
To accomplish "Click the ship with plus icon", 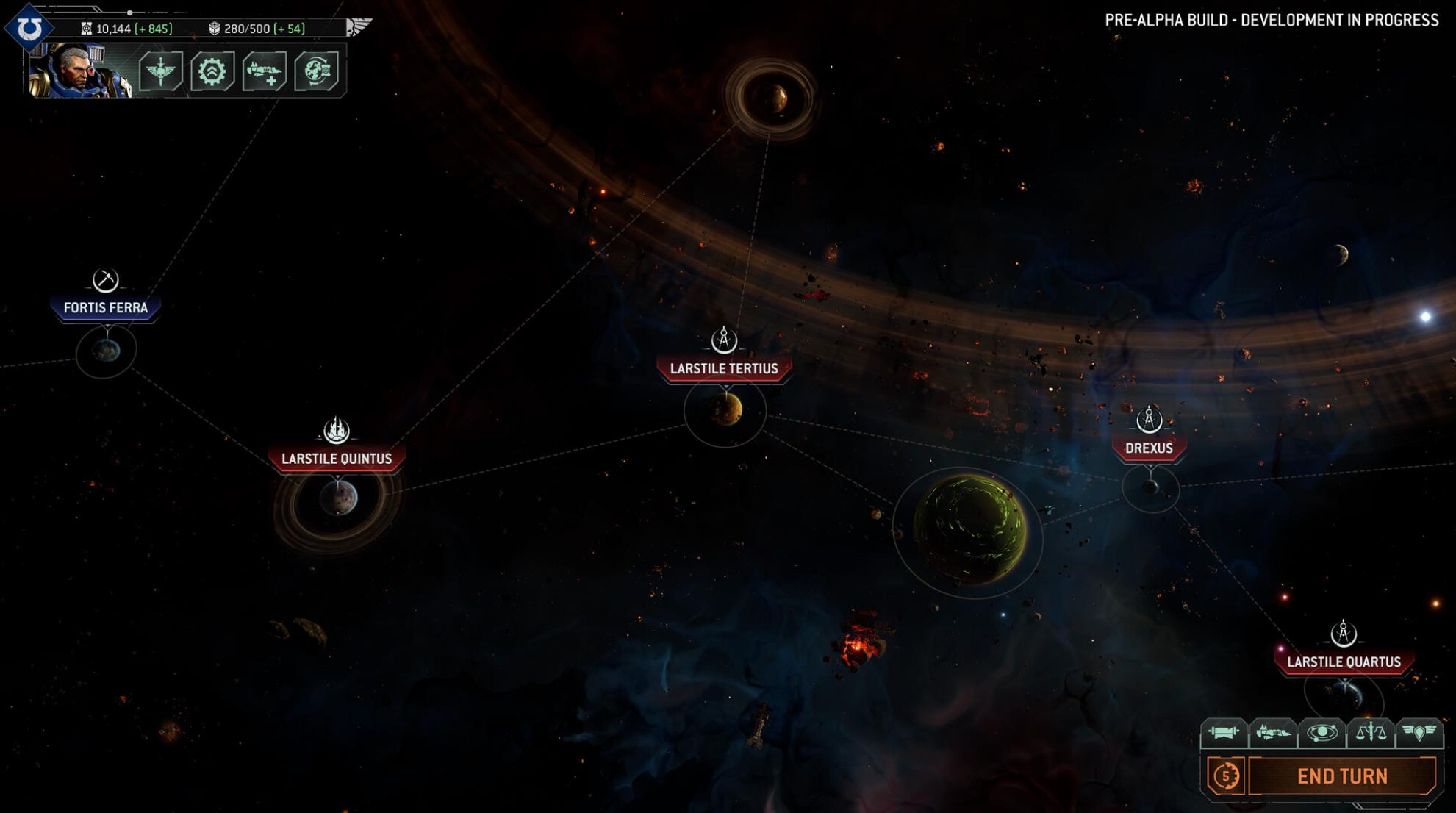I will tap(265, 71).
